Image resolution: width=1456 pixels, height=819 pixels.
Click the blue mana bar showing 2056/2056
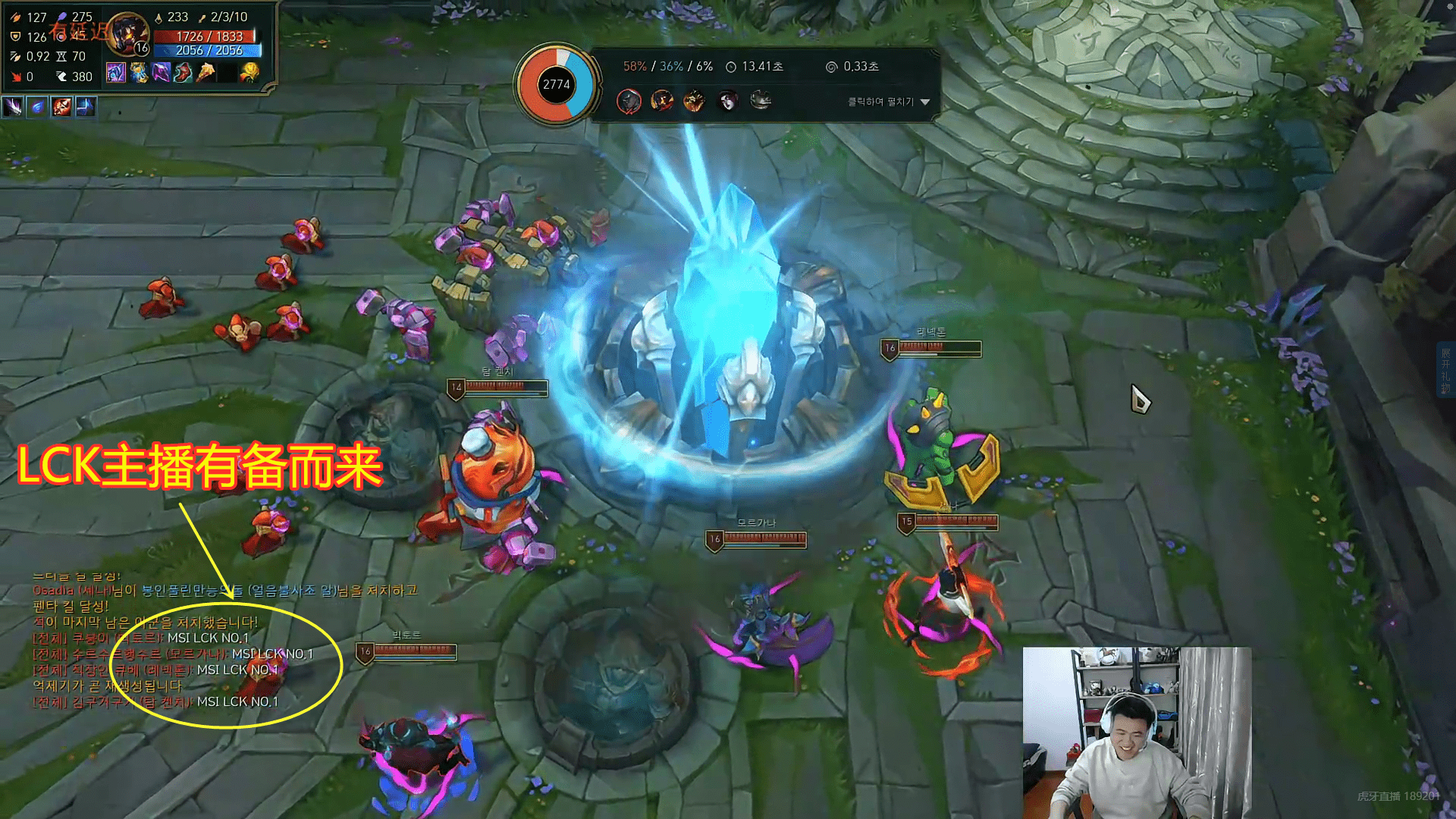pos(205,52)
